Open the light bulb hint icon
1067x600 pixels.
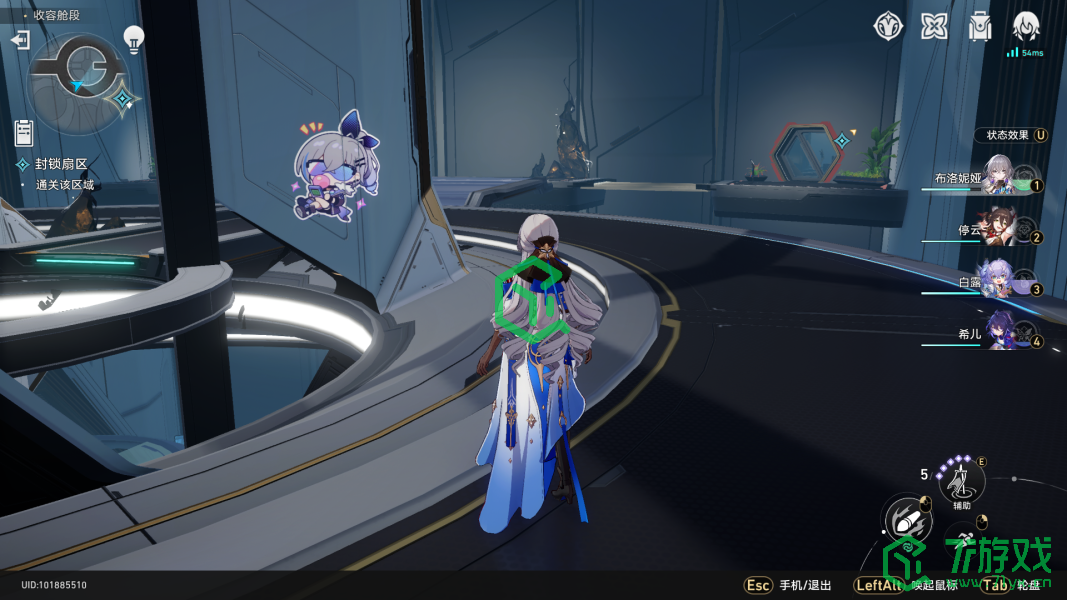133,38
